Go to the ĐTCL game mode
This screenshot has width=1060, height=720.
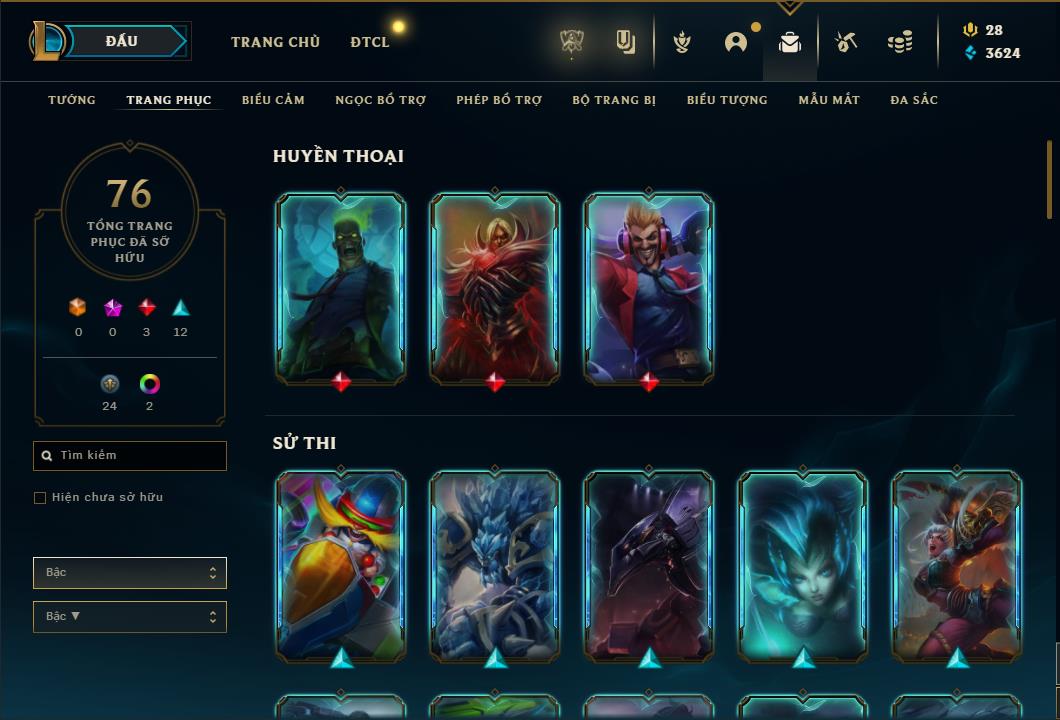[370, 42]
